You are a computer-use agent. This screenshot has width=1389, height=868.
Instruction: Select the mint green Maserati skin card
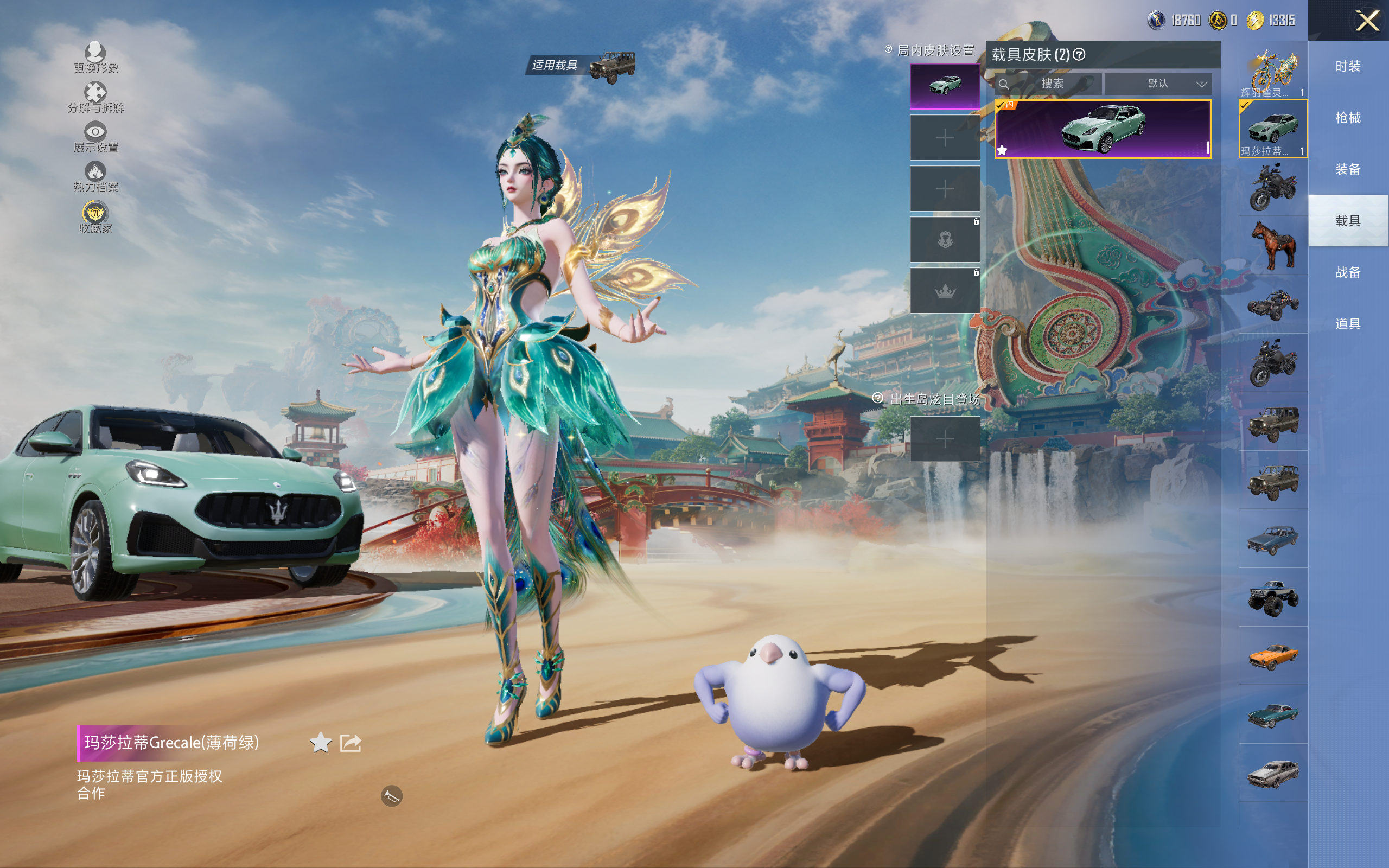pos(1103,129)
